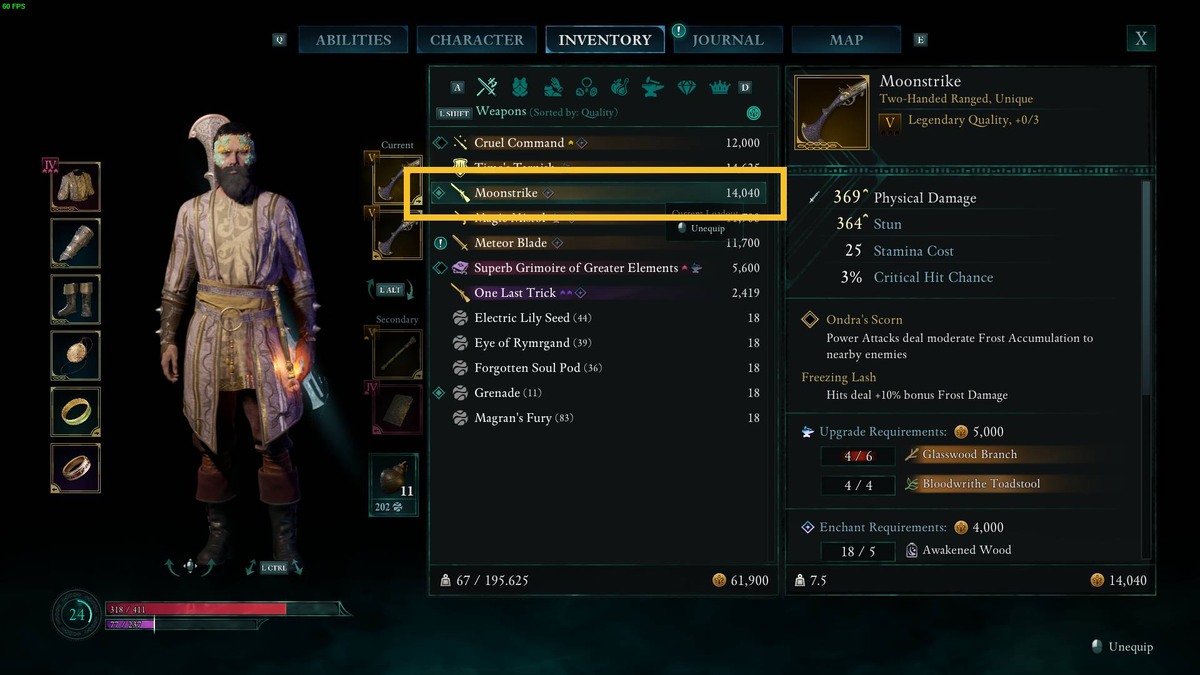Click the equipped chest armor slot

[x=76, y=187]
